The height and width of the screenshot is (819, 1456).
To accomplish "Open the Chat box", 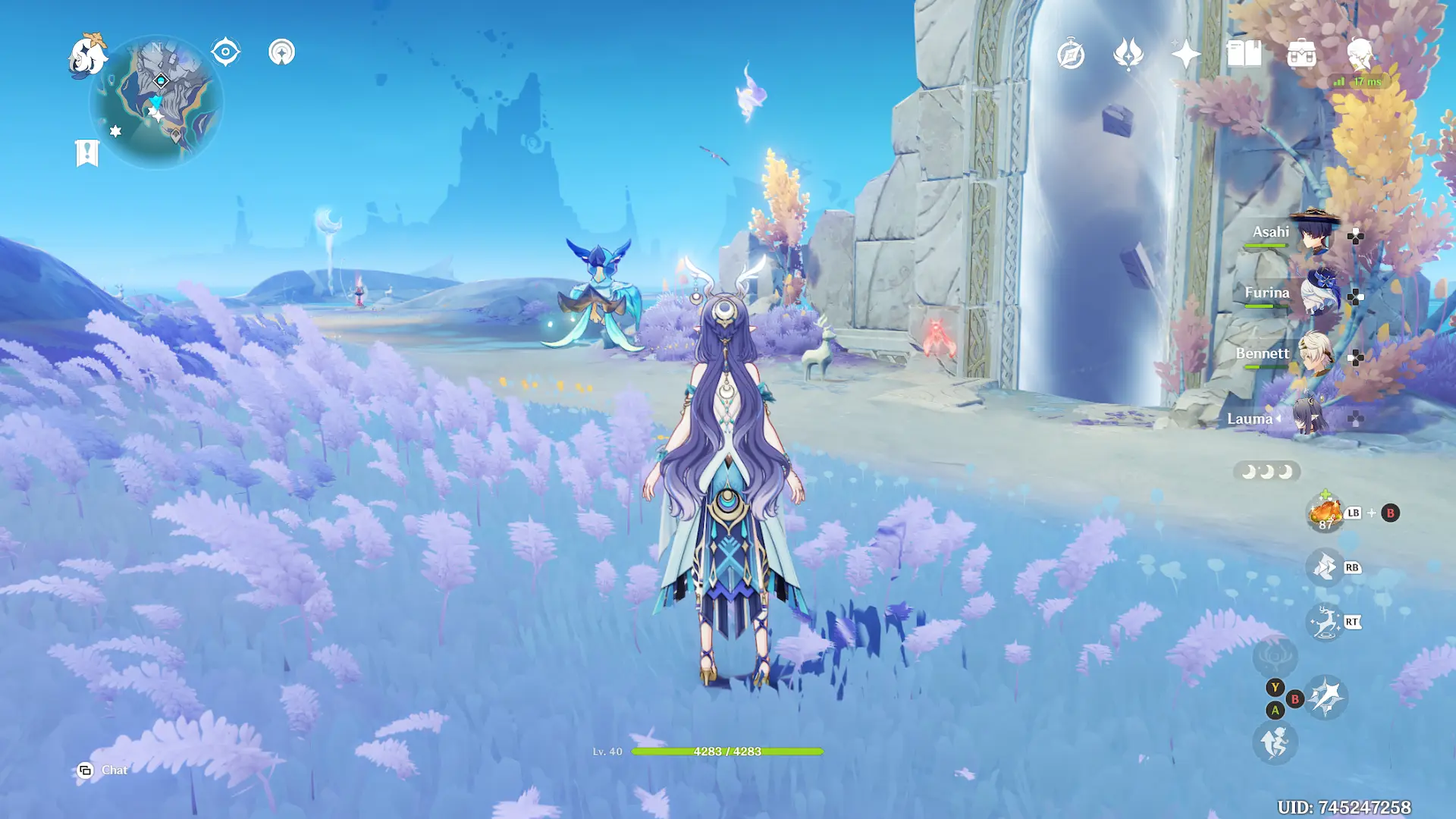I will pyautogui.click(x=103, y=770).
